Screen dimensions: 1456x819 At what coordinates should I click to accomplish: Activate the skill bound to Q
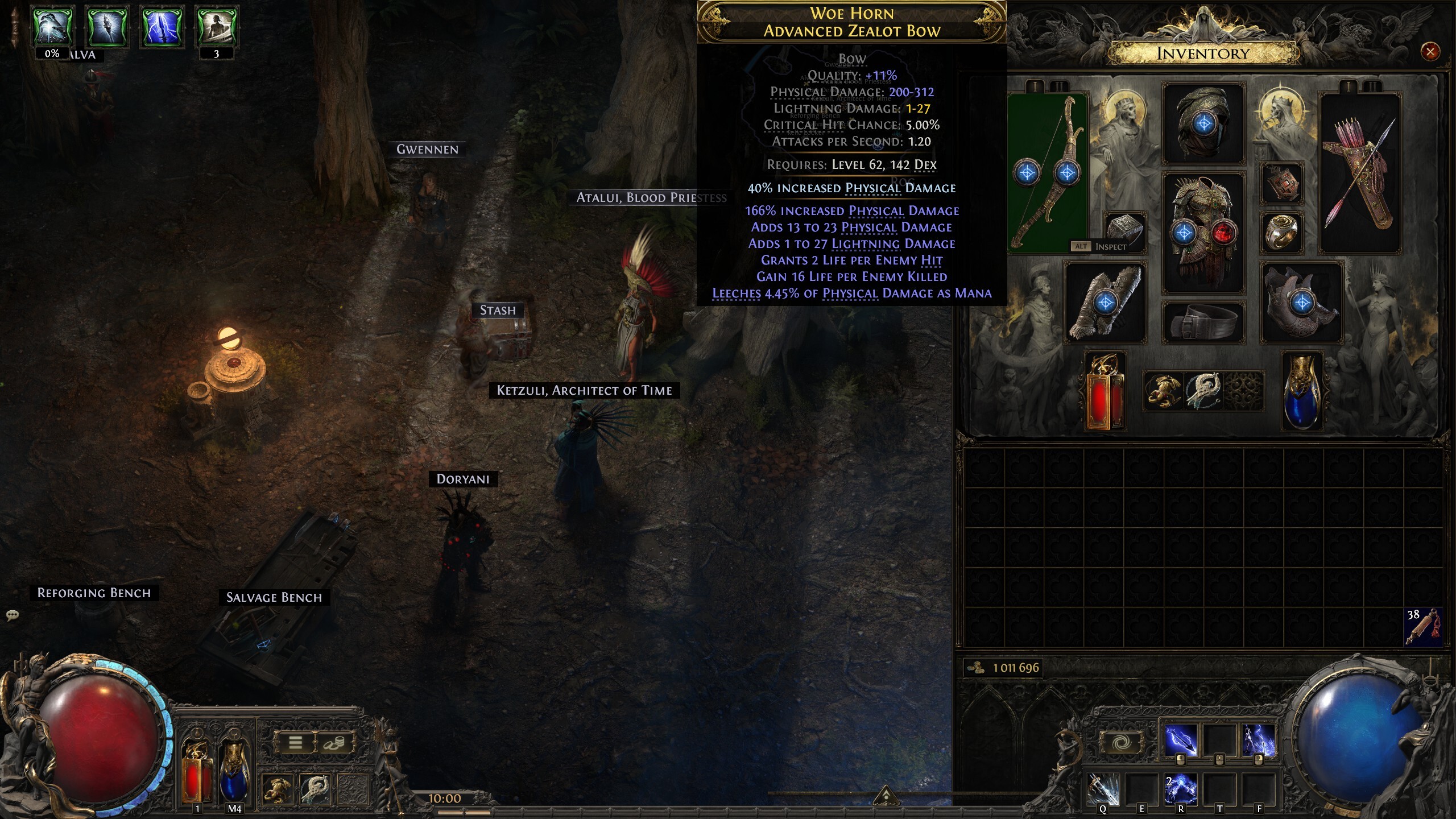coord(1102,791)
